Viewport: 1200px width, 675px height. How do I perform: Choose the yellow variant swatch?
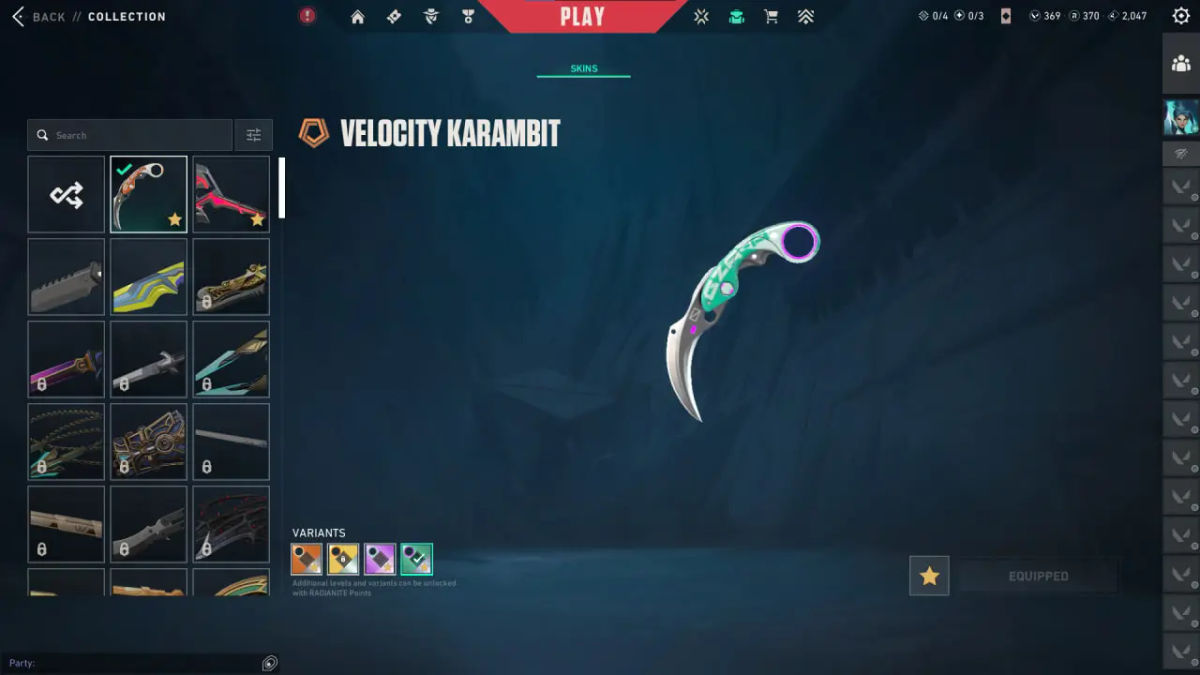click(344, 559)
